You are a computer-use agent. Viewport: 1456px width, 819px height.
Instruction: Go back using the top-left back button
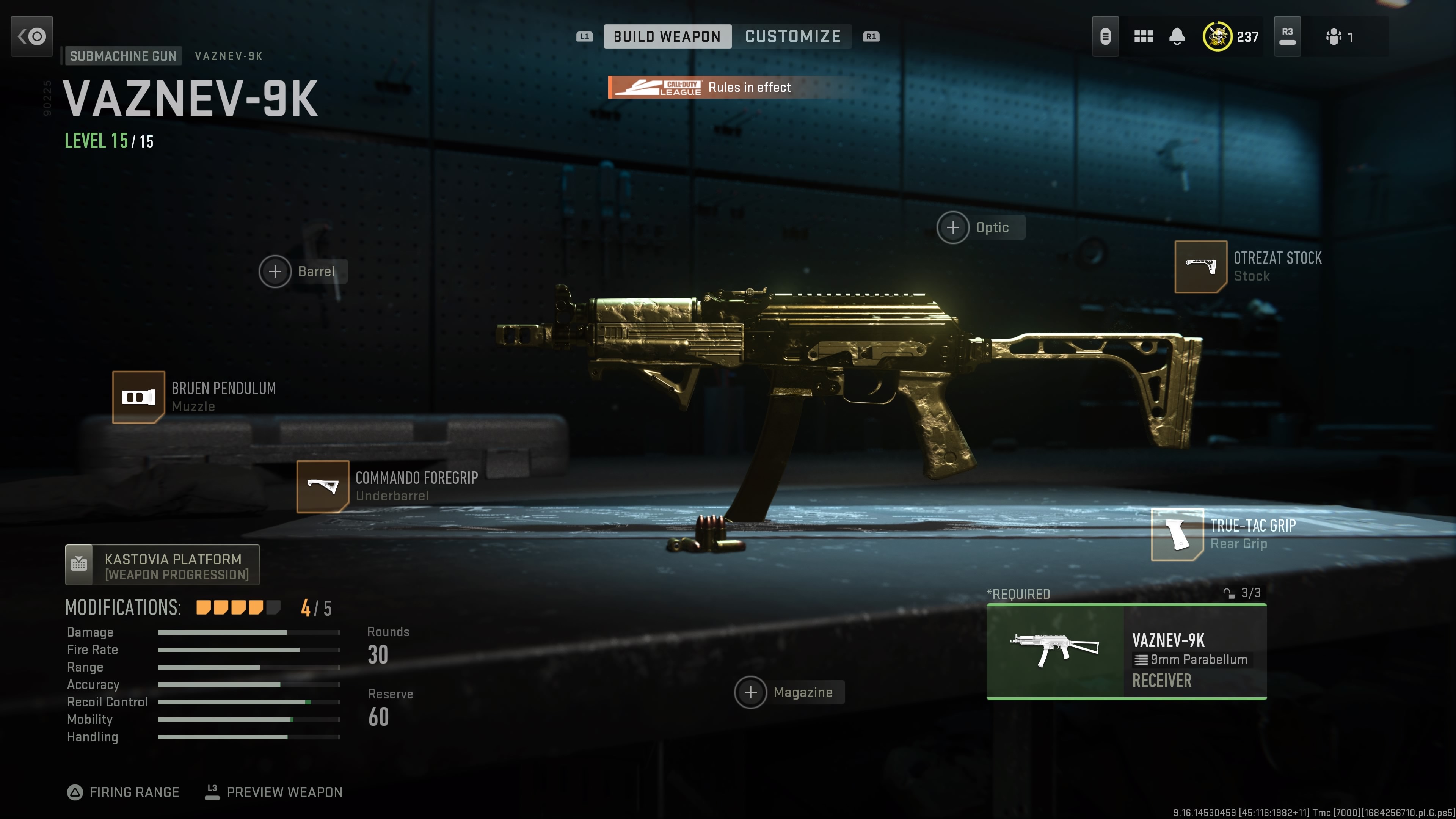(31, 37)
